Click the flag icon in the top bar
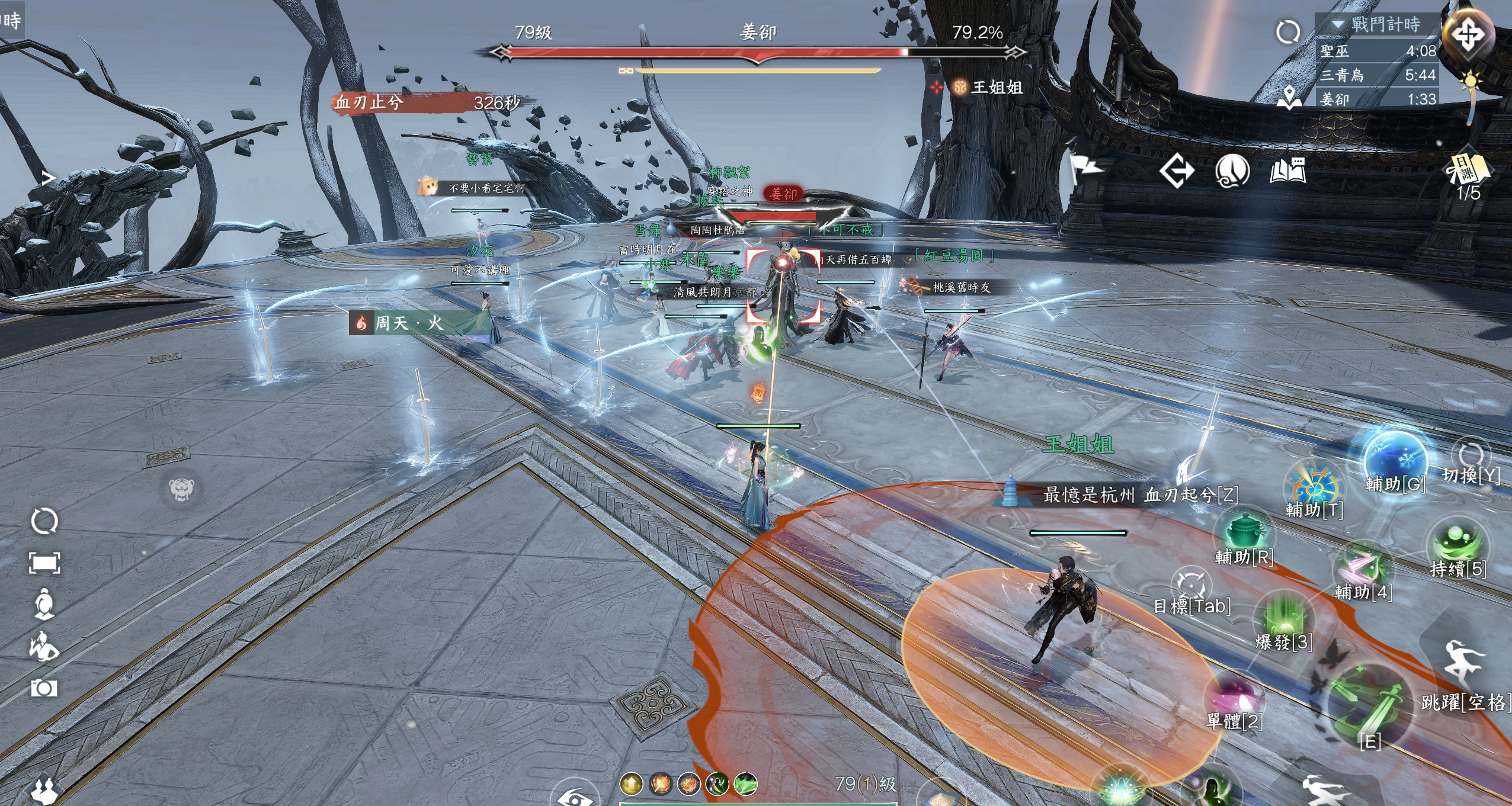 [1086, 170]
